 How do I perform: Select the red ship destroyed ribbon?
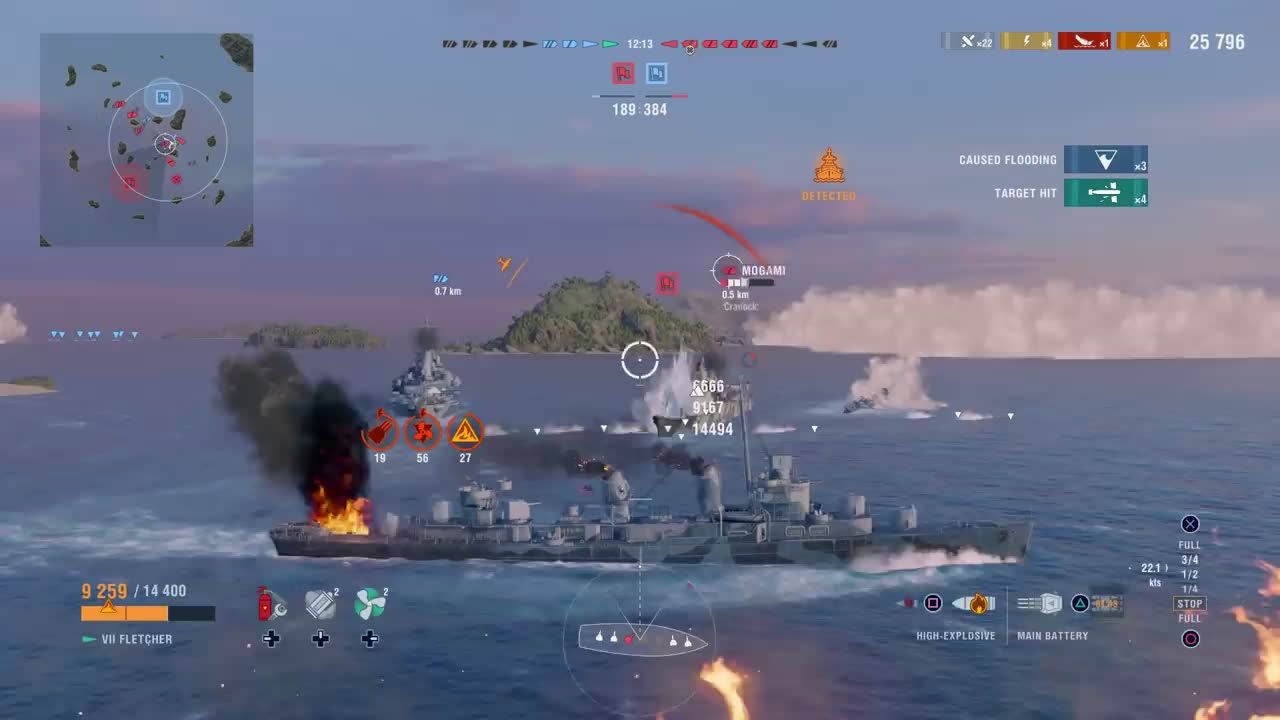point(1085,41)
